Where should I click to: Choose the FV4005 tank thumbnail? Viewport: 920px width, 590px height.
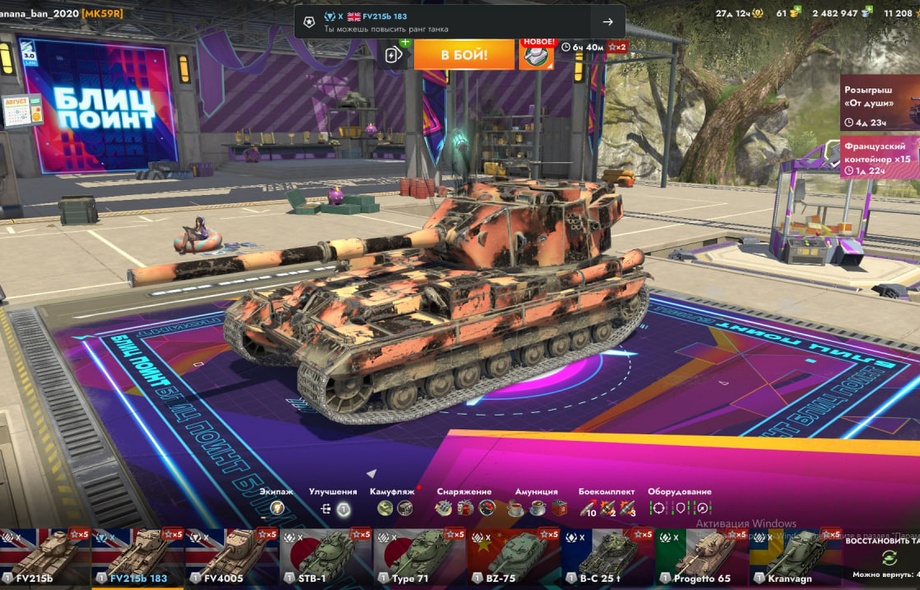click(x=232, y=558)
